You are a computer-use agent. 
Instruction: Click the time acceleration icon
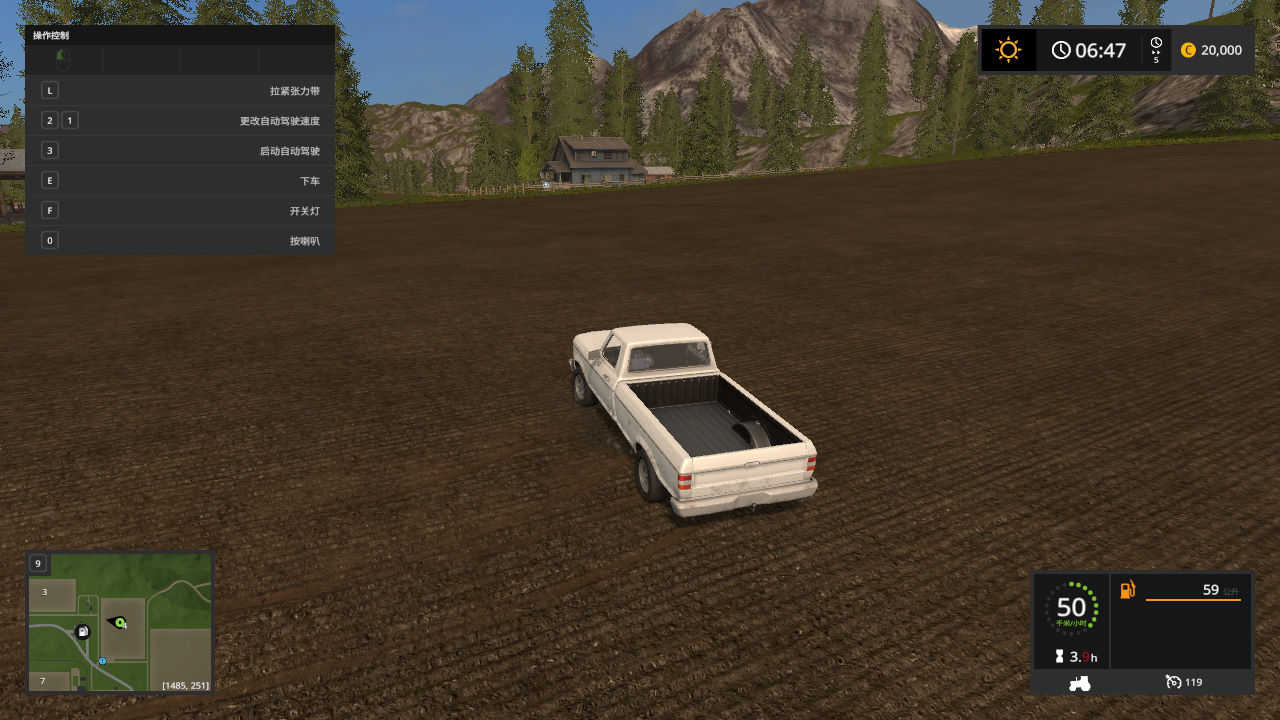(1156, 49)
